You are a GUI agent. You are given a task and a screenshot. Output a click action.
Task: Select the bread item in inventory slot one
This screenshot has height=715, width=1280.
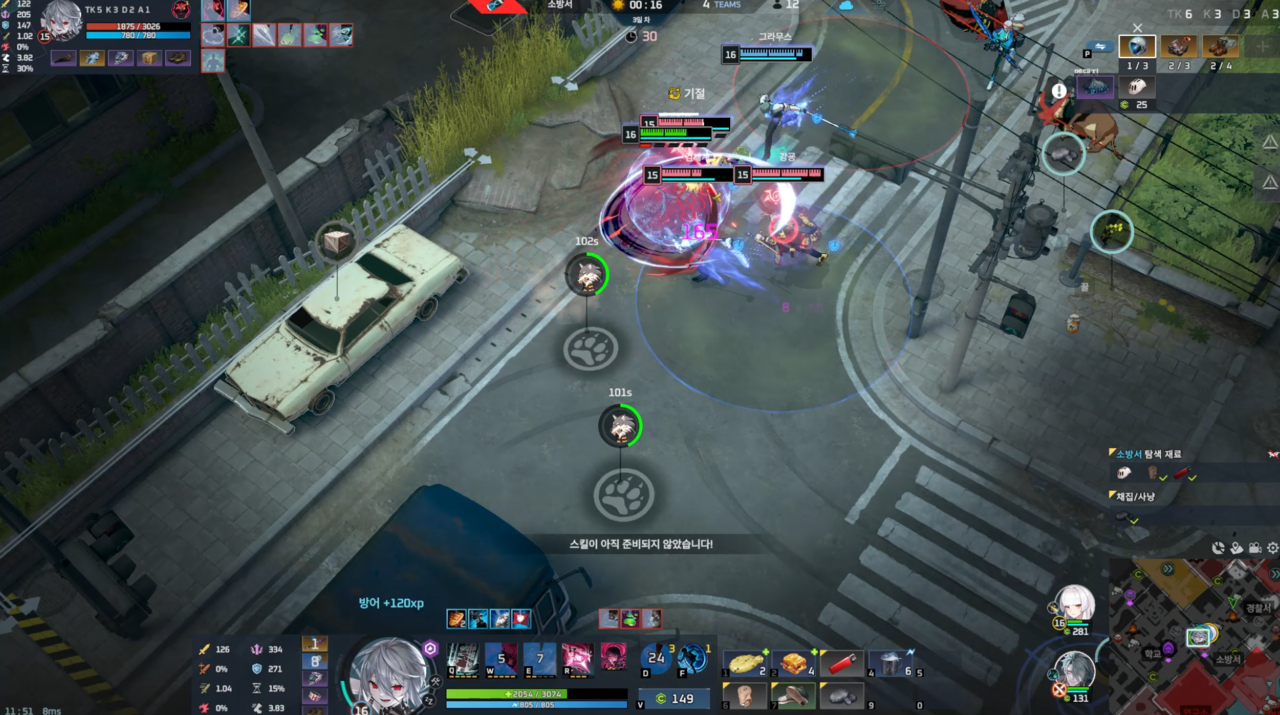coord(745,663)
